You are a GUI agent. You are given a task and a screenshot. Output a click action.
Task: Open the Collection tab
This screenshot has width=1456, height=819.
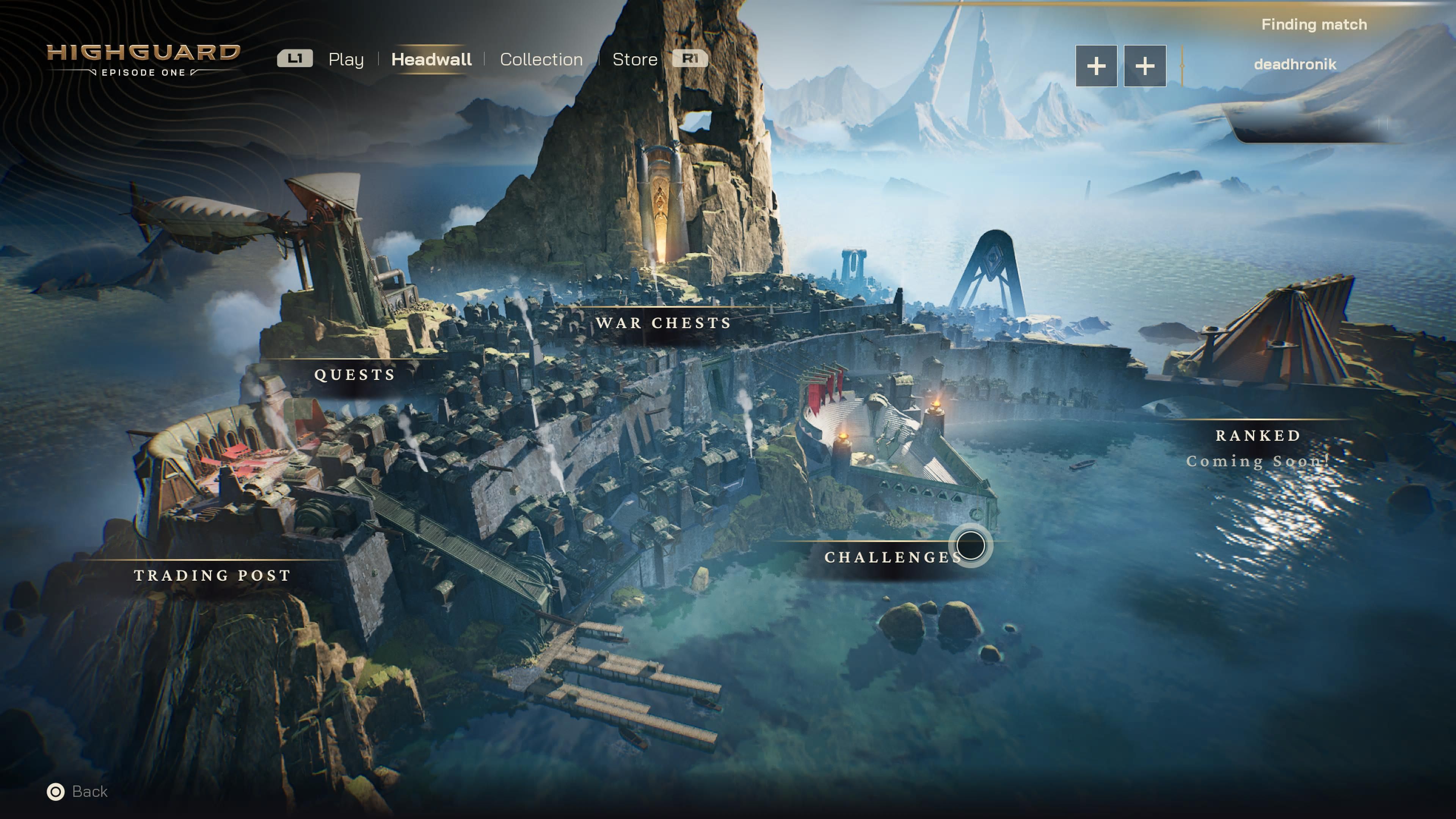click(541, 60)
